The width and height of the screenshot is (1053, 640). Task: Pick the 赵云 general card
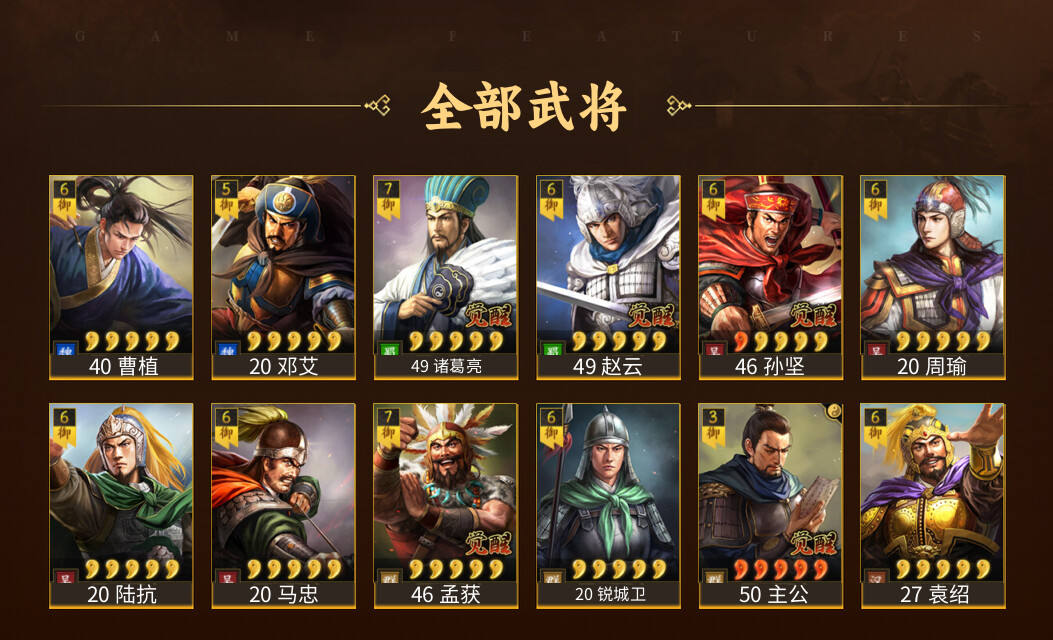coord(608,277)
